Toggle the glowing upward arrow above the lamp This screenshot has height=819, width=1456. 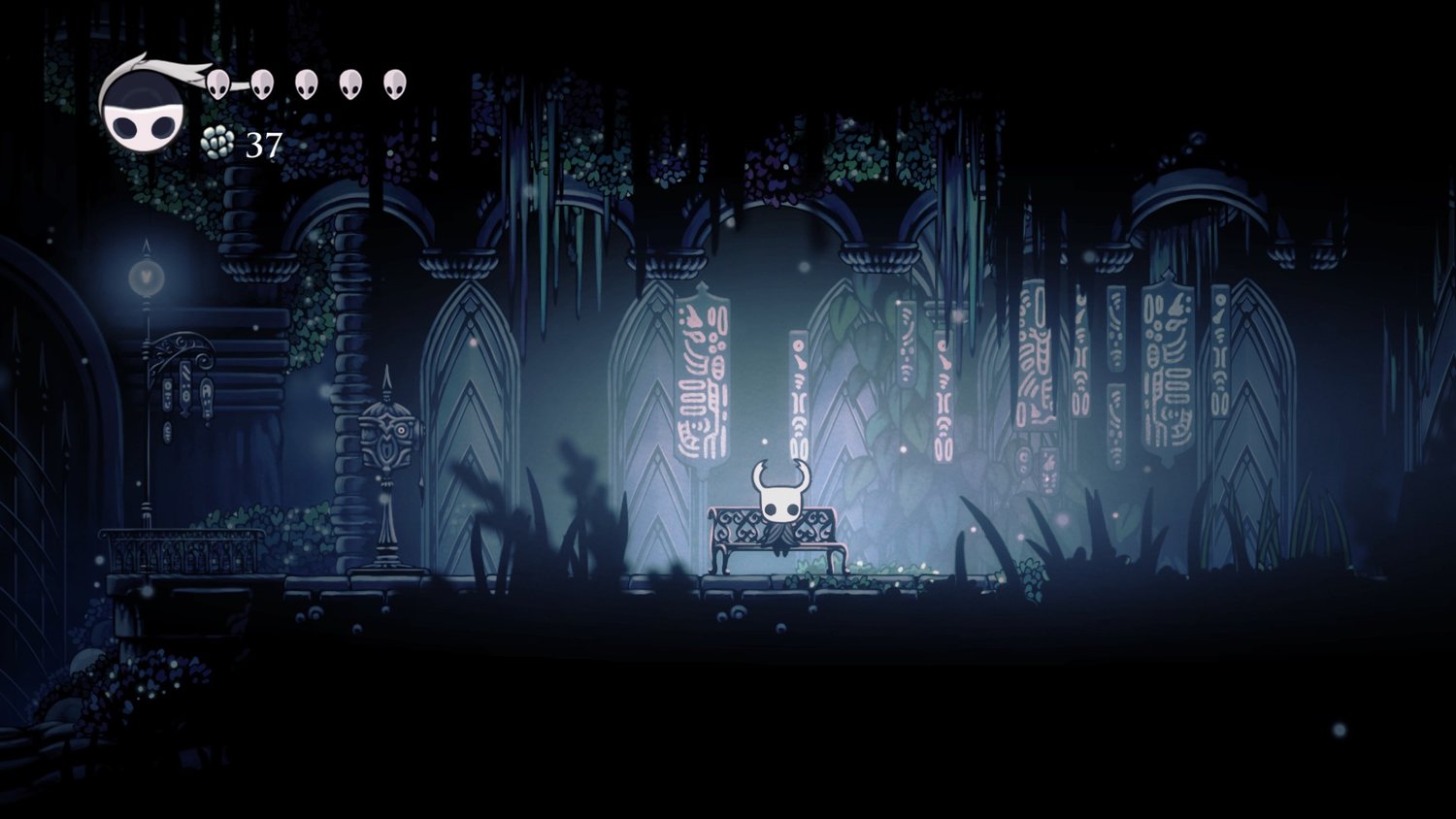[x=145, y=246]
